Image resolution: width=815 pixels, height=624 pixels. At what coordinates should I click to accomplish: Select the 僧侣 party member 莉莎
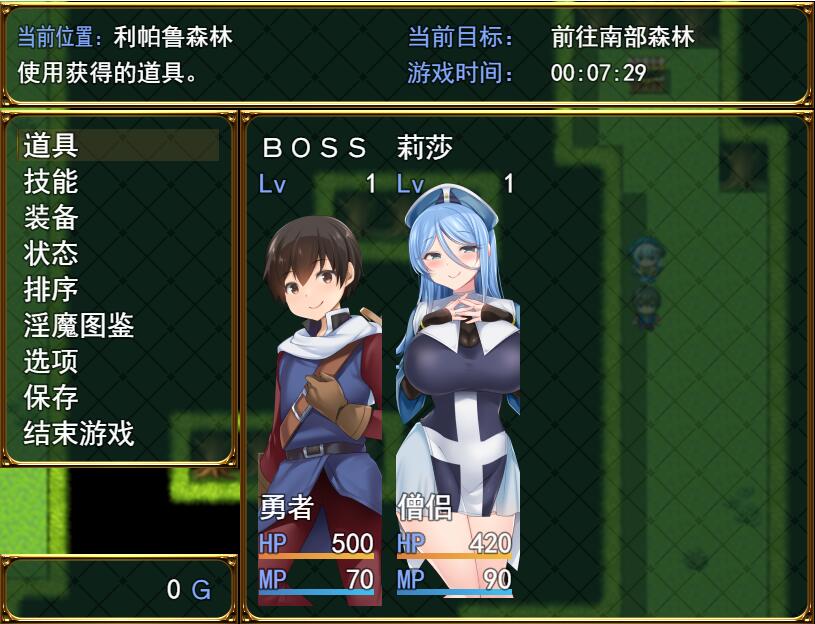pos(456,370)
